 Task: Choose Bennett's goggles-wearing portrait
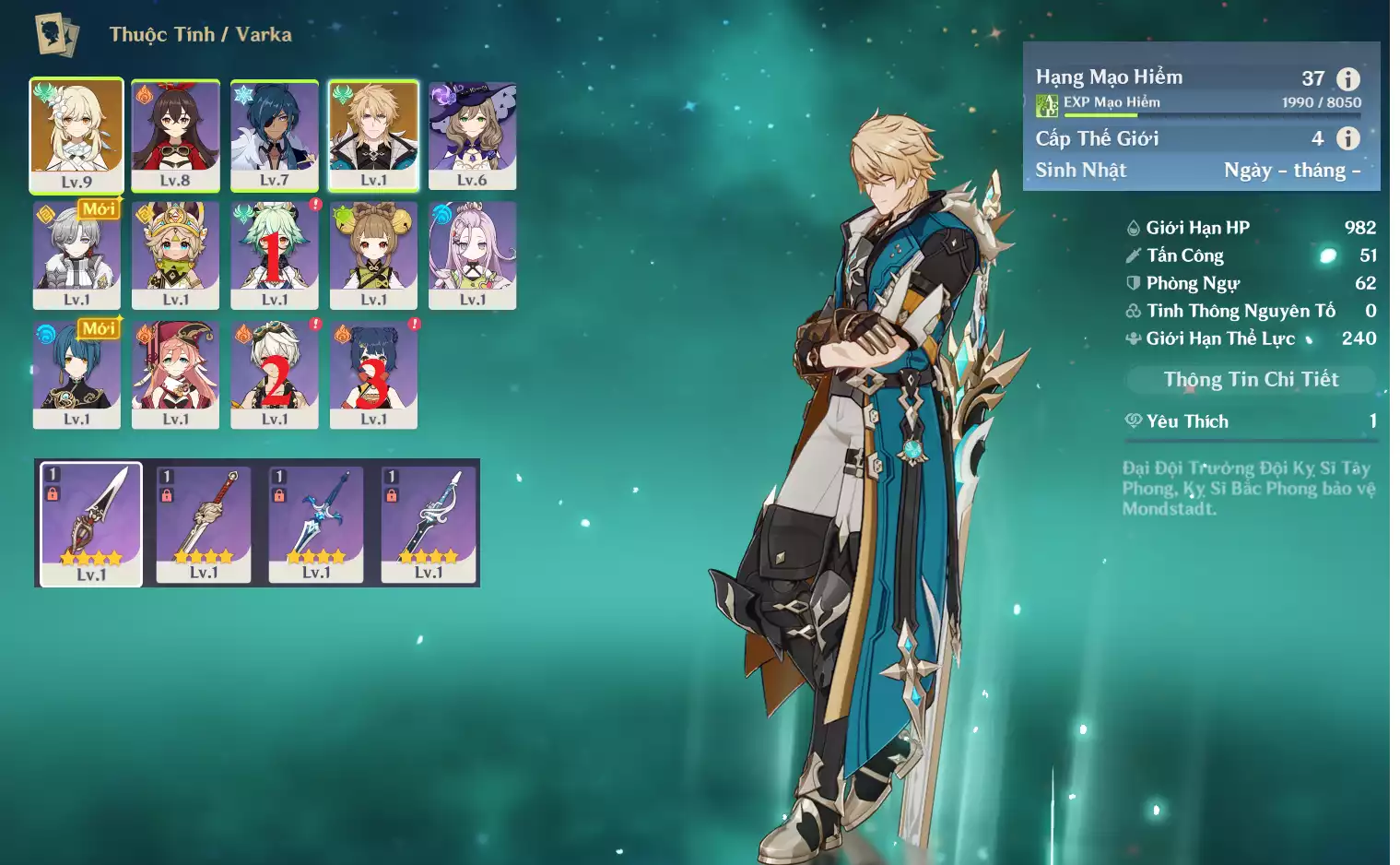274,373
